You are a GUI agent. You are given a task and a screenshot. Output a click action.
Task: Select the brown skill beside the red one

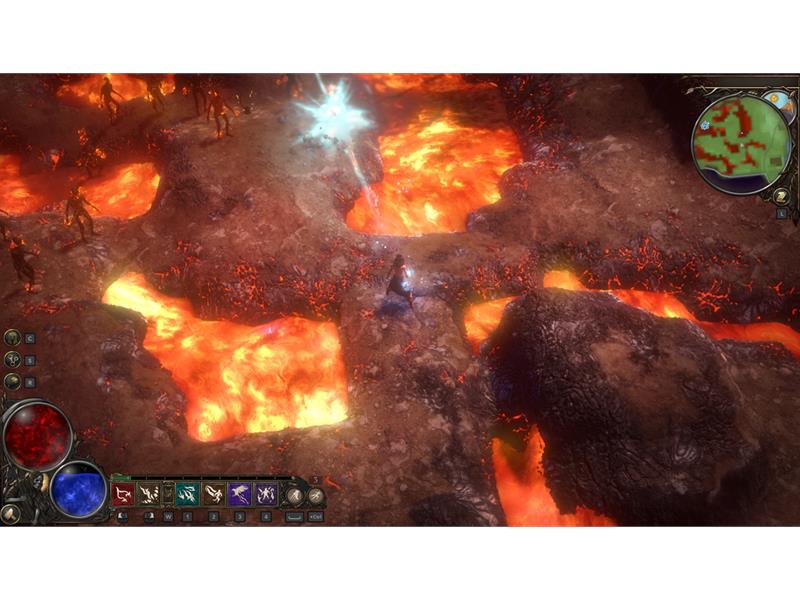pos(149,494)
